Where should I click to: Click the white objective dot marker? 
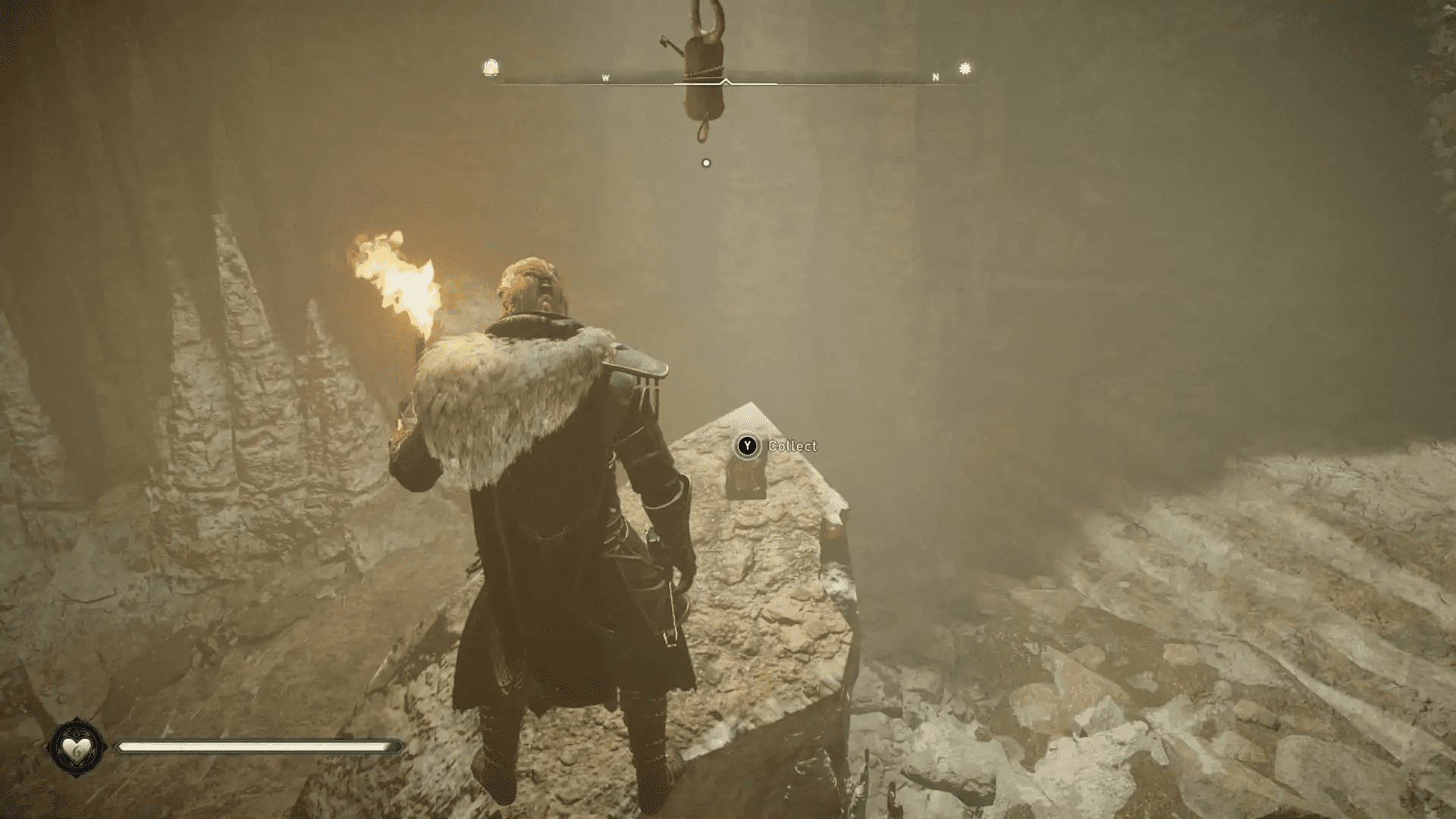(706, 162)
